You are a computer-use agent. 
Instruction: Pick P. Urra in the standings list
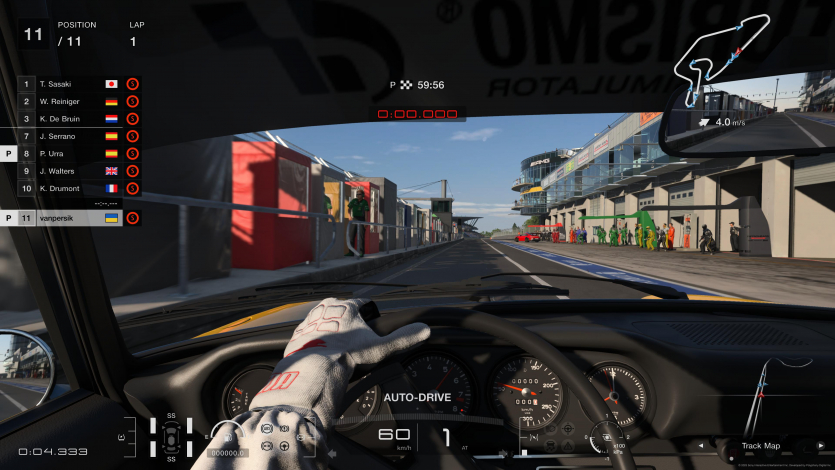pyautogui.click(x=70, y=154)
